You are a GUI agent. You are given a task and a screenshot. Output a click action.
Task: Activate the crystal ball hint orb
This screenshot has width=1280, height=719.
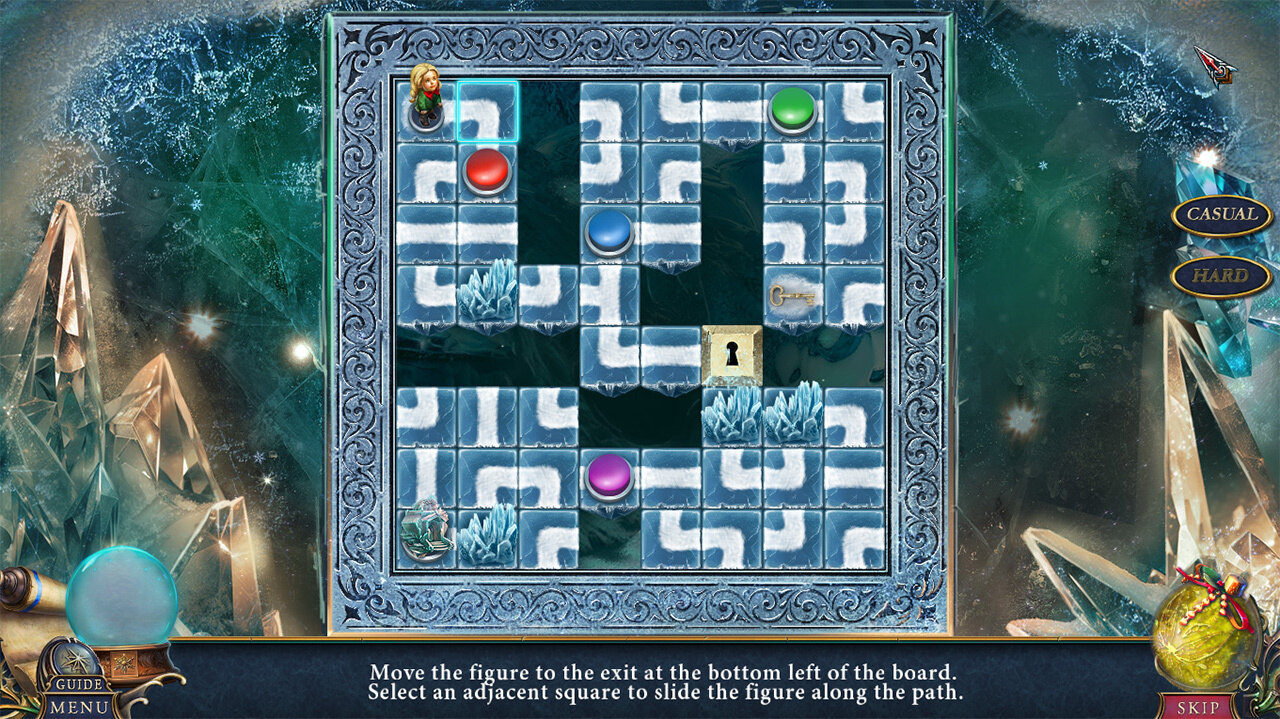(x=122, y=597)
